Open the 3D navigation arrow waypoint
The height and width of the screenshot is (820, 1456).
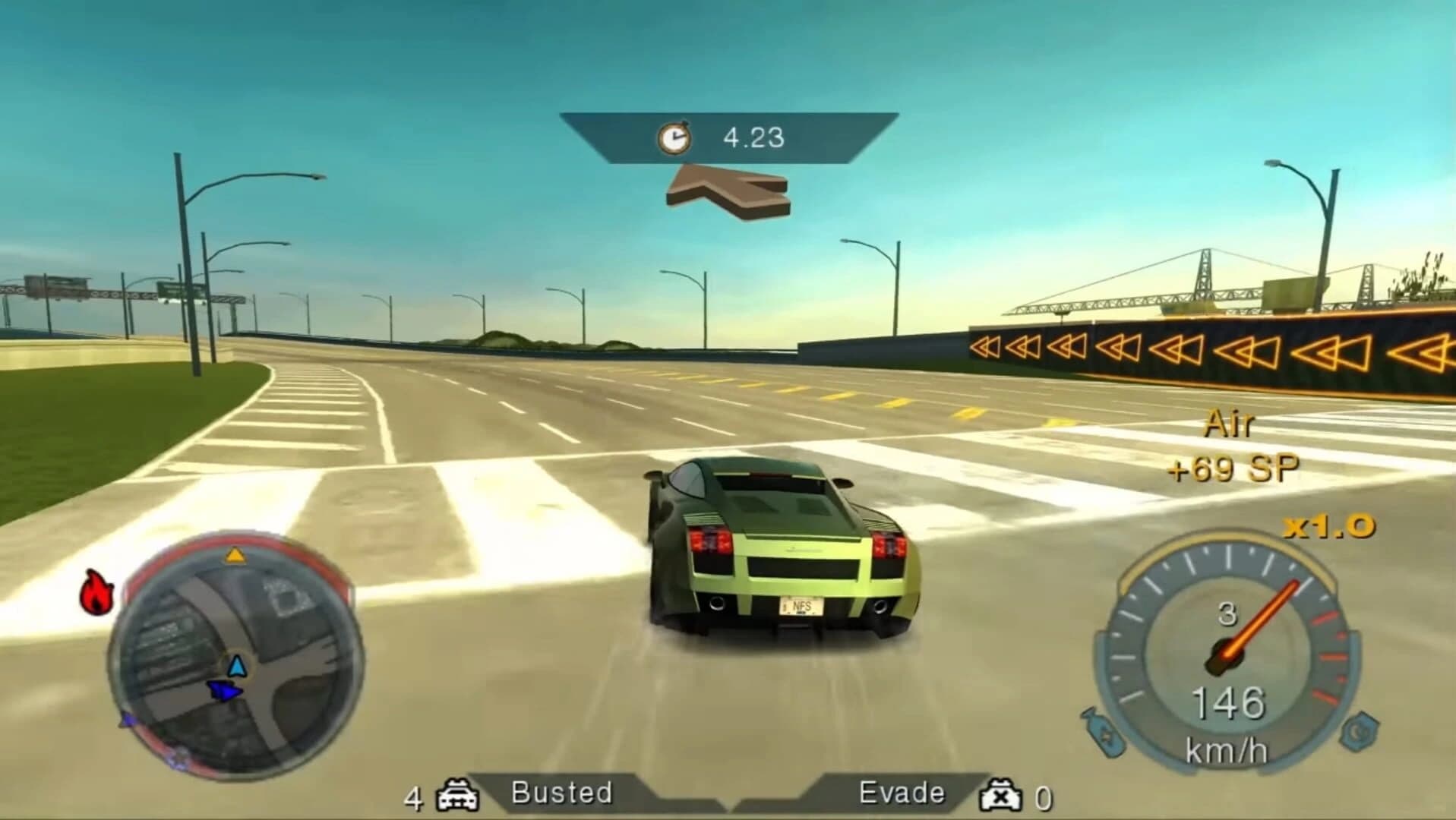(727, 194)
